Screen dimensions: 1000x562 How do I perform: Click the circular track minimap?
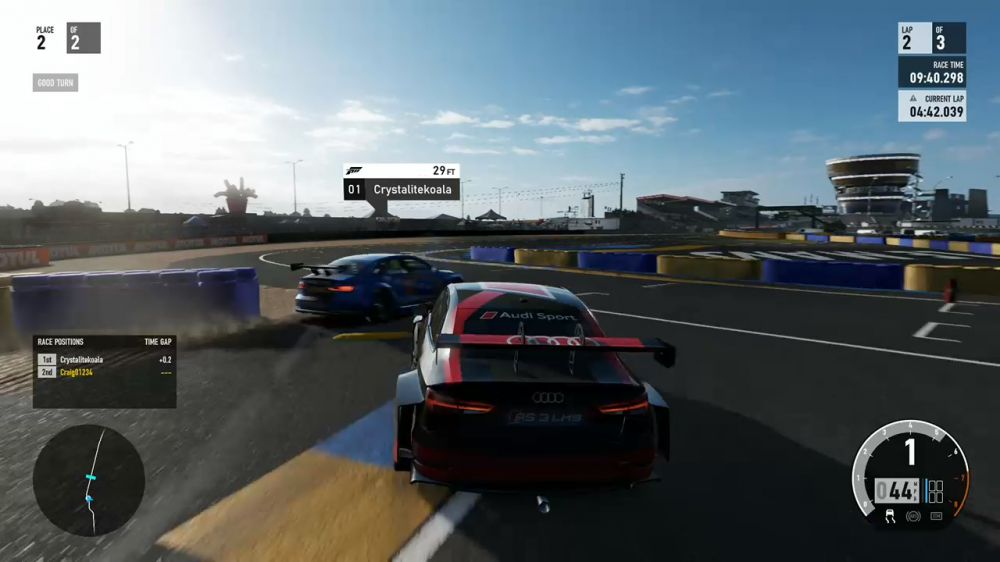pyautogui.click(x=89, y=480)
